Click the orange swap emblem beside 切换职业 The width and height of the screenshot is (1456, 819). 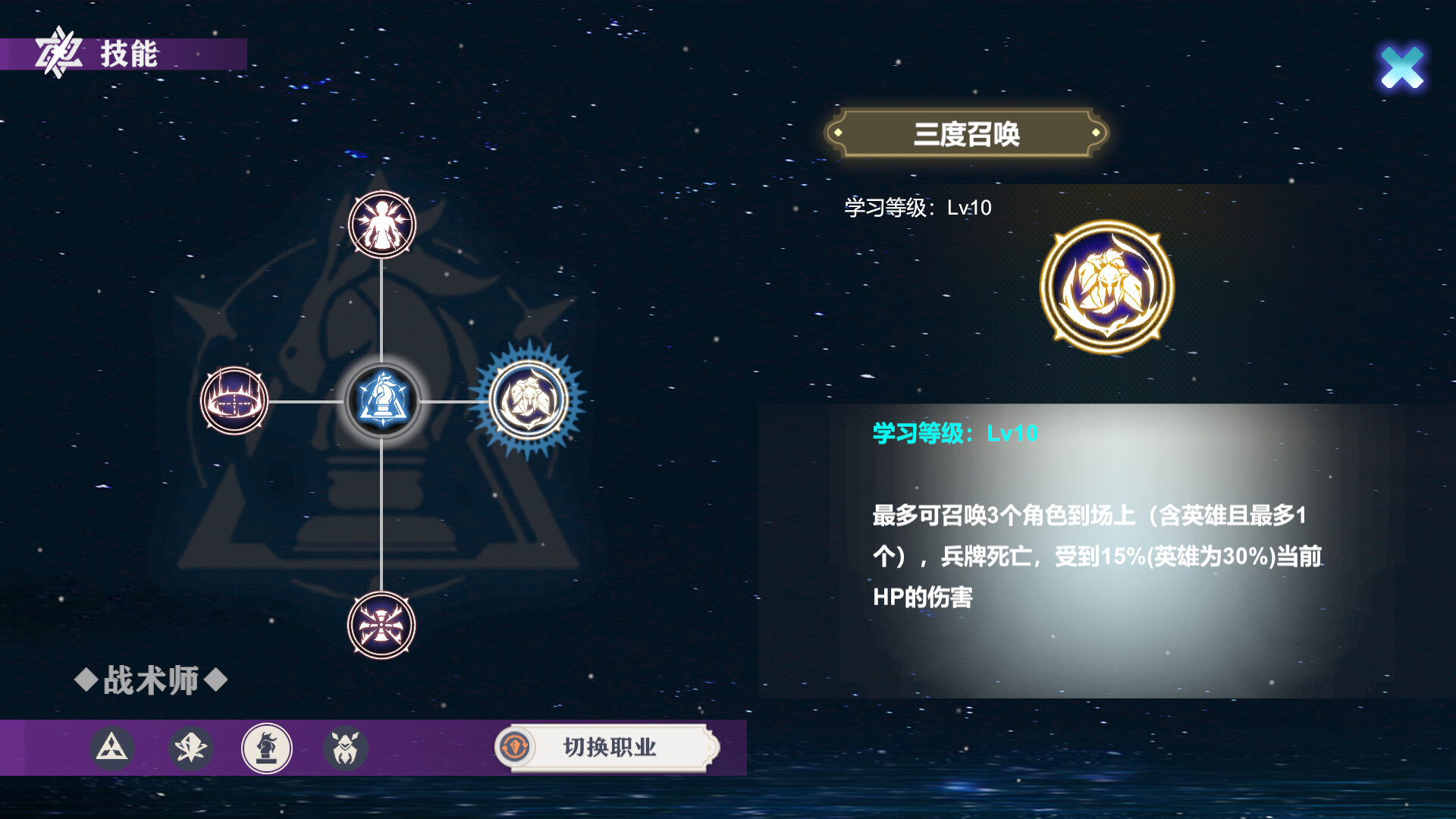(x=515, y=748)
